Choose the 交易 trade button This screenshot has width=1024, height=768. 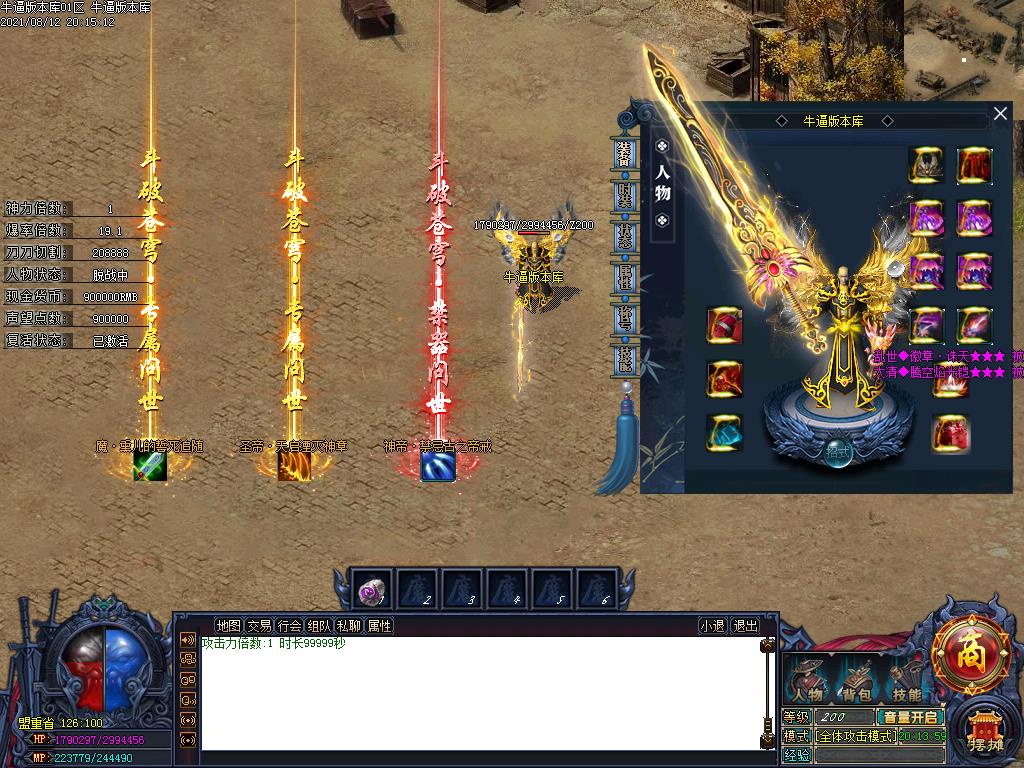(259, 626)
